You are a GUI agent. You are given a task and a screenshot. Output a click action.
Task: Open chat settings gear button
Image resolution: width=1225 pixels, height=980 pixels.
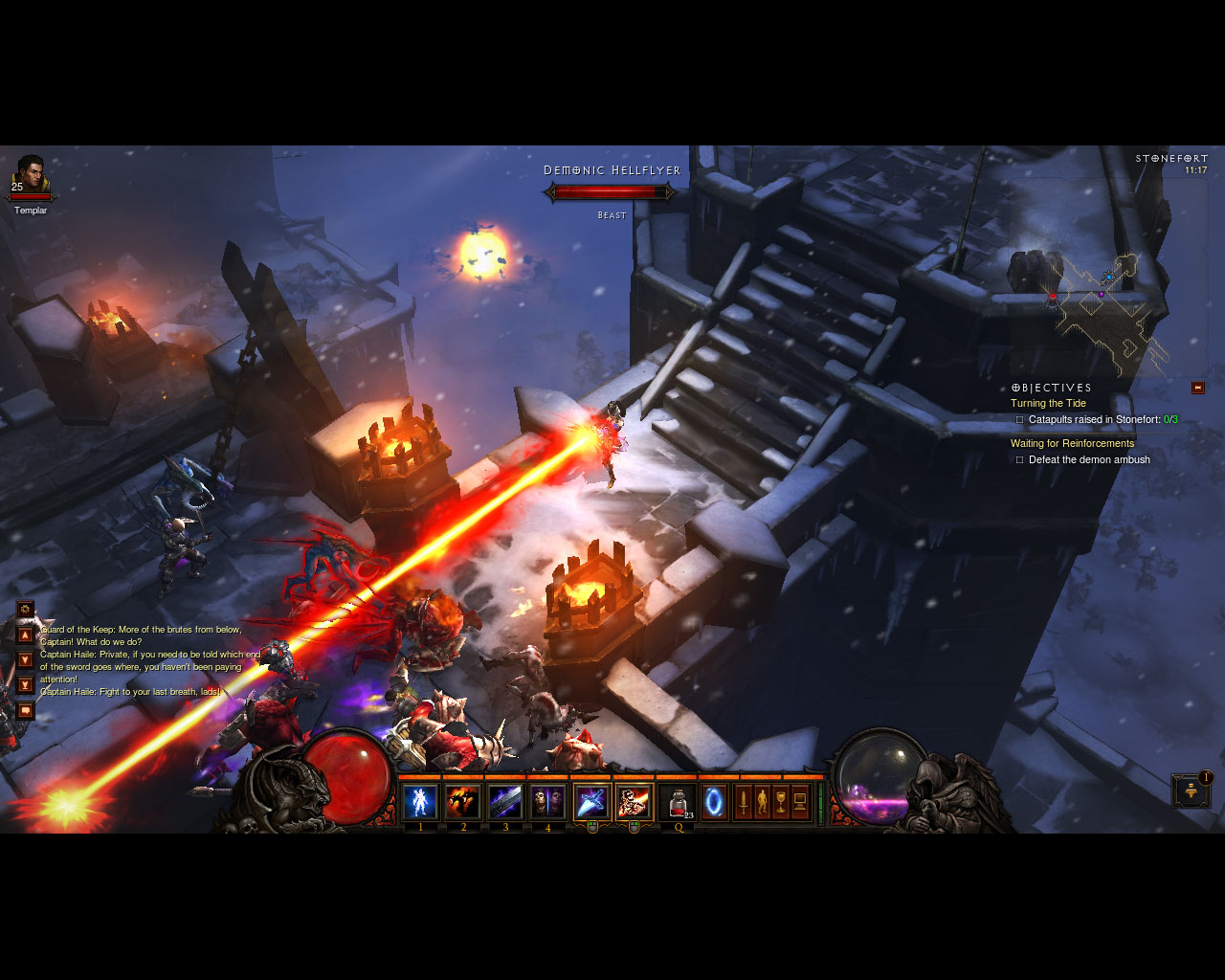tap(26, 609)
